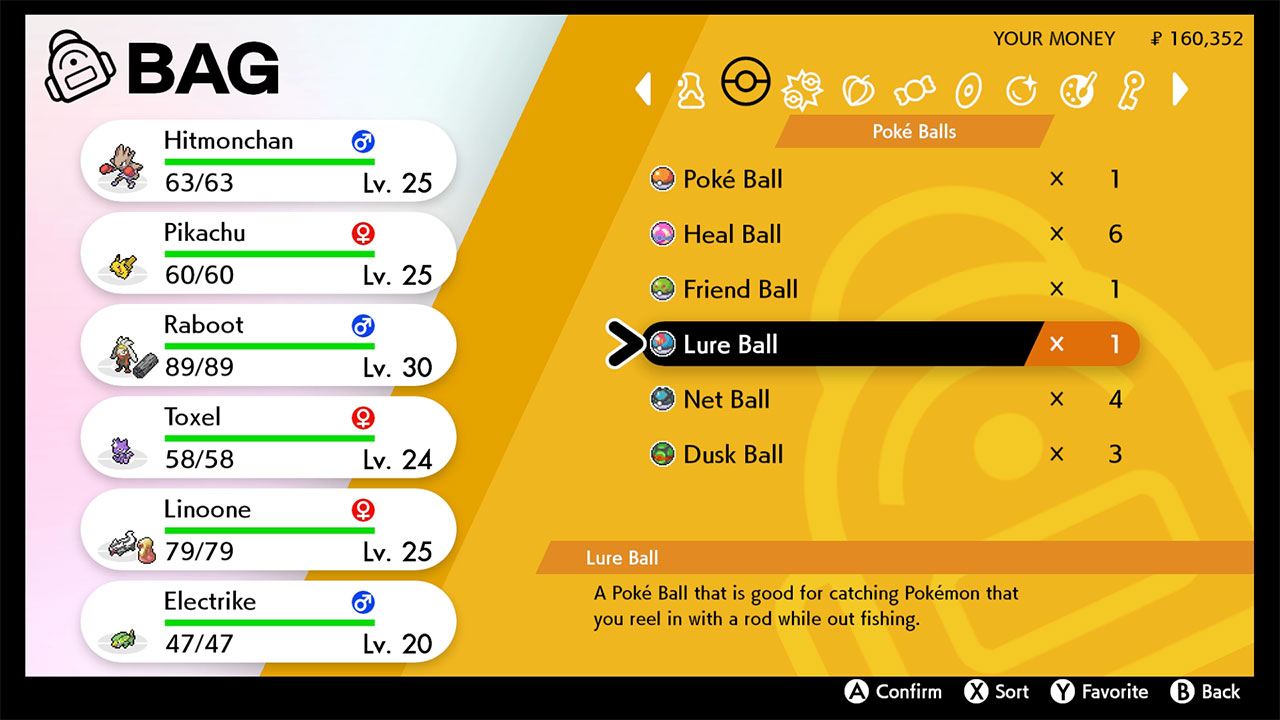1280x720 pixels.
Task: Open the palette-shaped pocket icon
Action: coord(1075,88)
